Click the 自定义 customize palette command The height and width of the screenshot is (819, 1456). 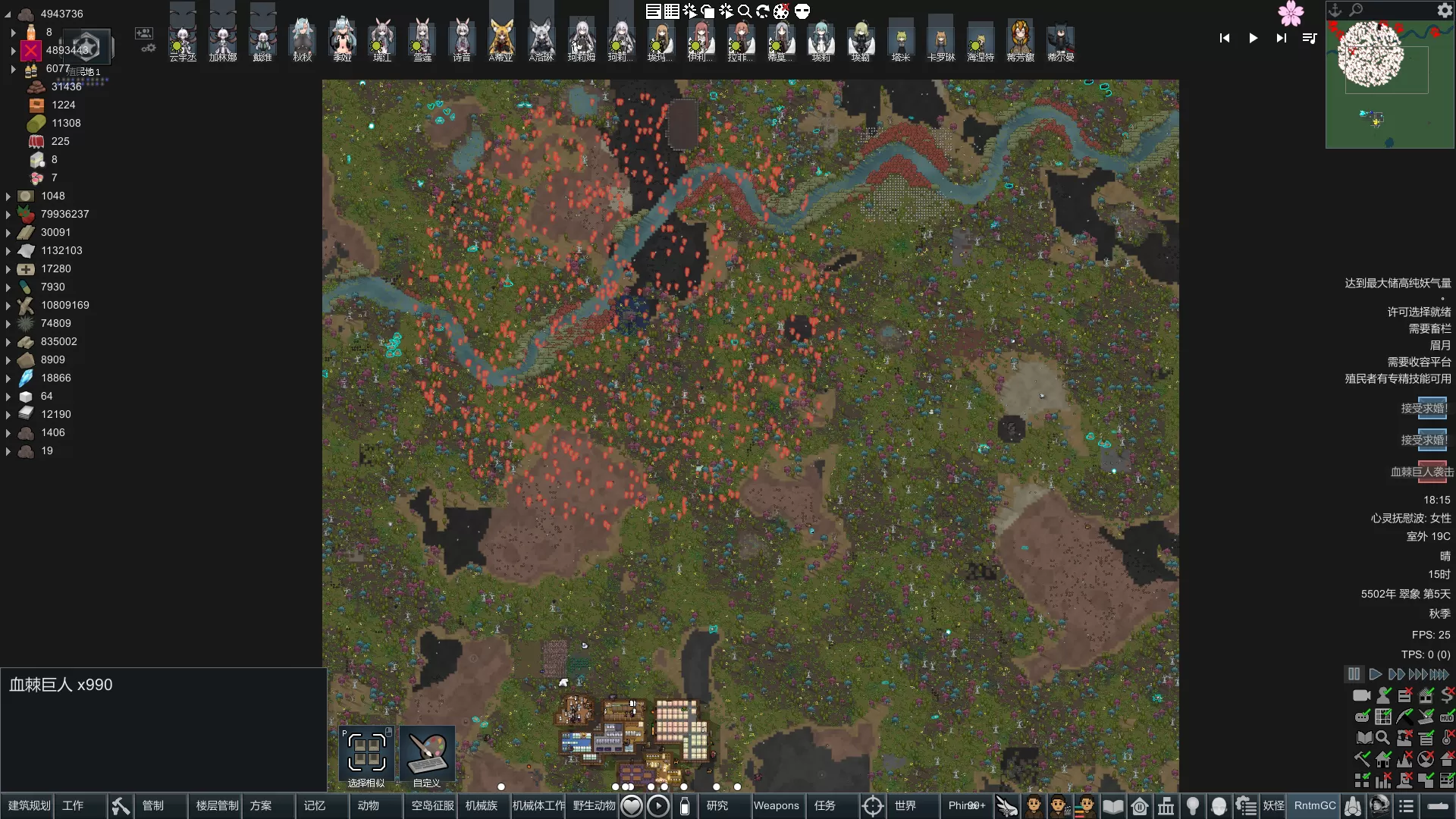tap(427, 755)
